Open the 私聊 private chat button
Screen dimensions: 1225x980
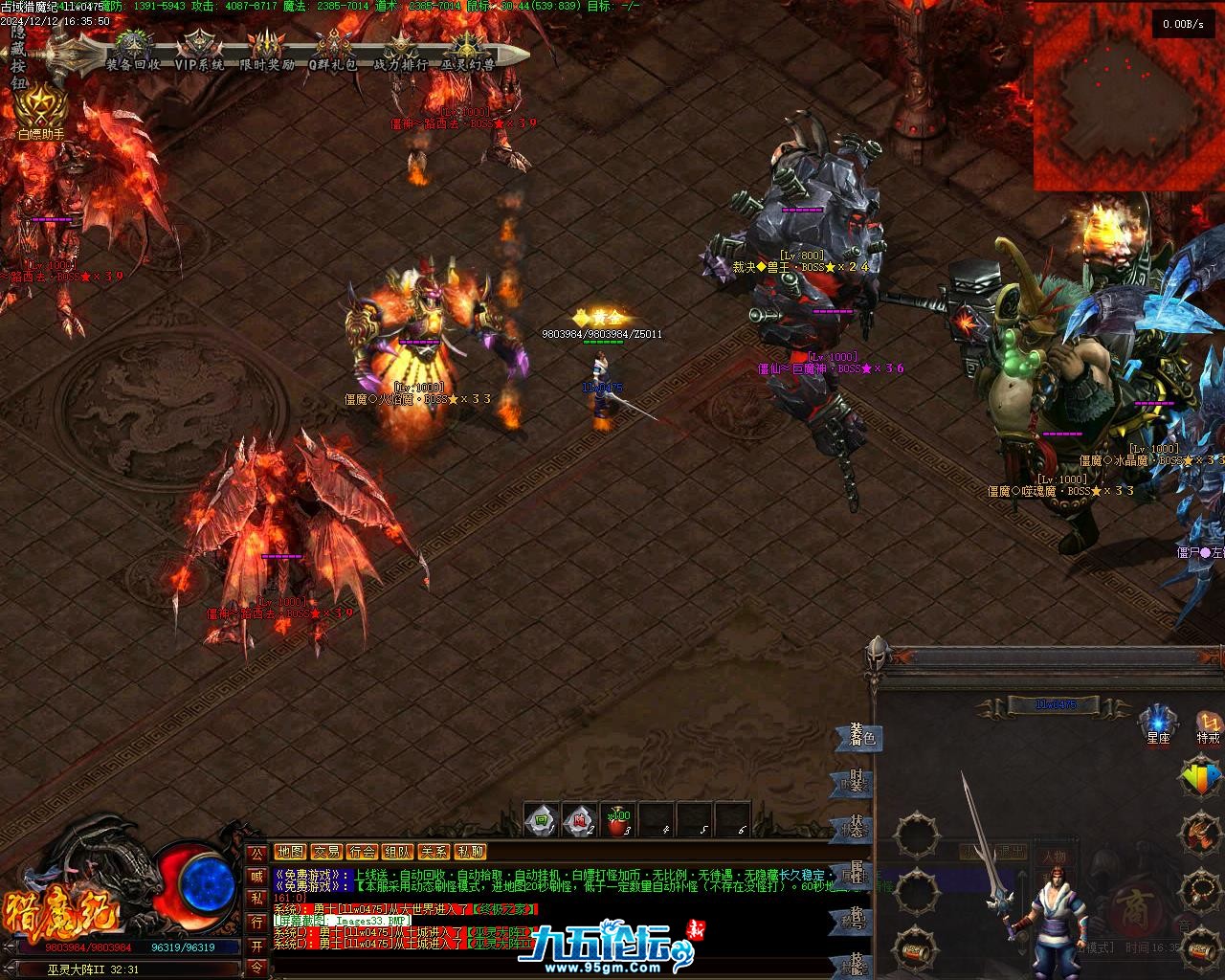tap(469, 852)
